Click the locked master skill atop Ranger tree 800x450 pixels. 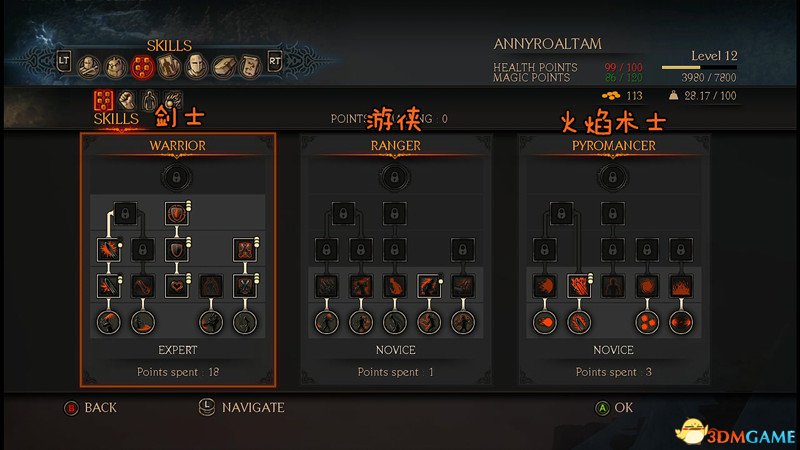pyautogui.click(x=396, y=177)
